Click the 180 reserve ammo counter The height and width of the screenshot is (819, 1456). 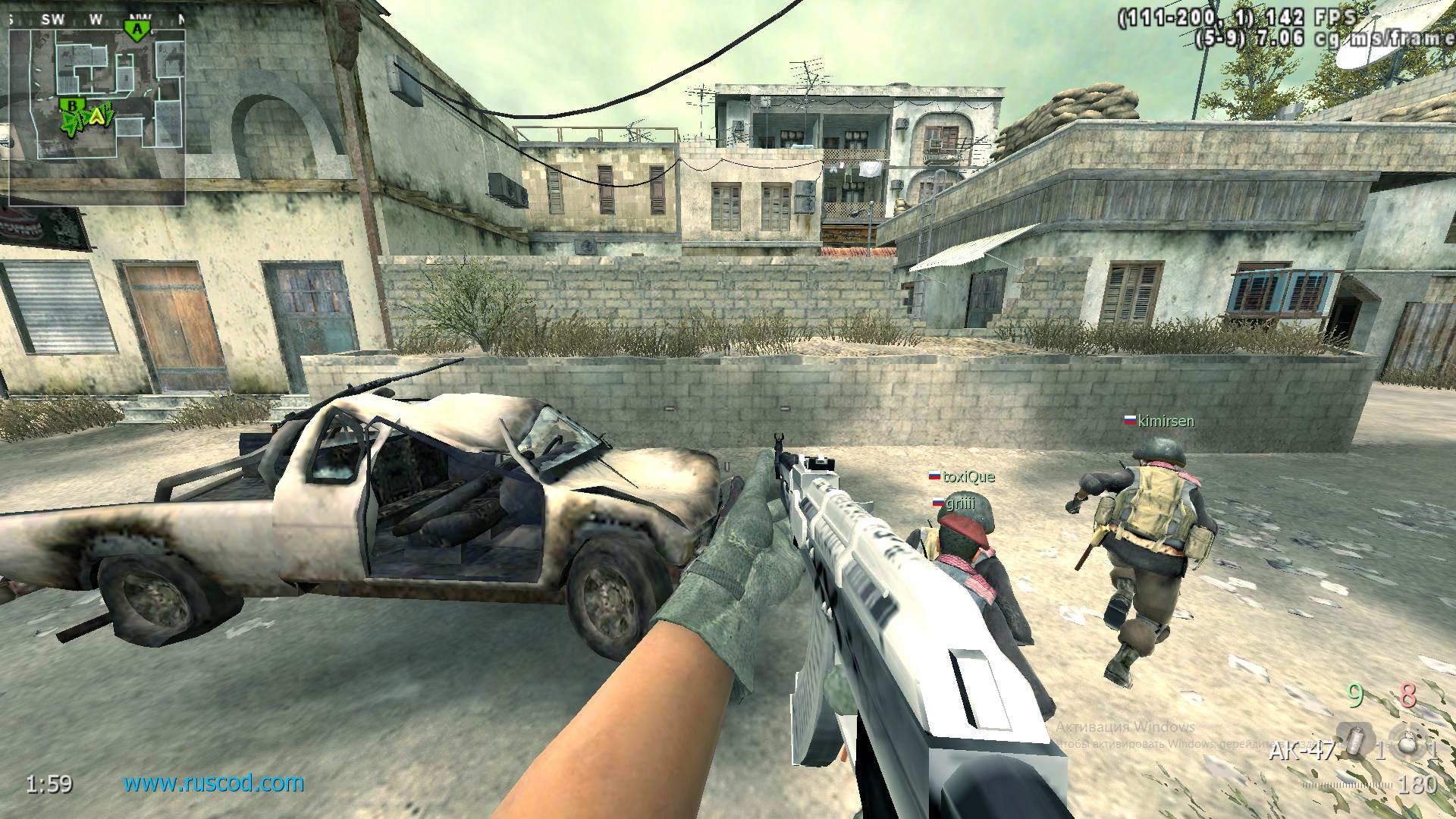tap(1420, 784)
